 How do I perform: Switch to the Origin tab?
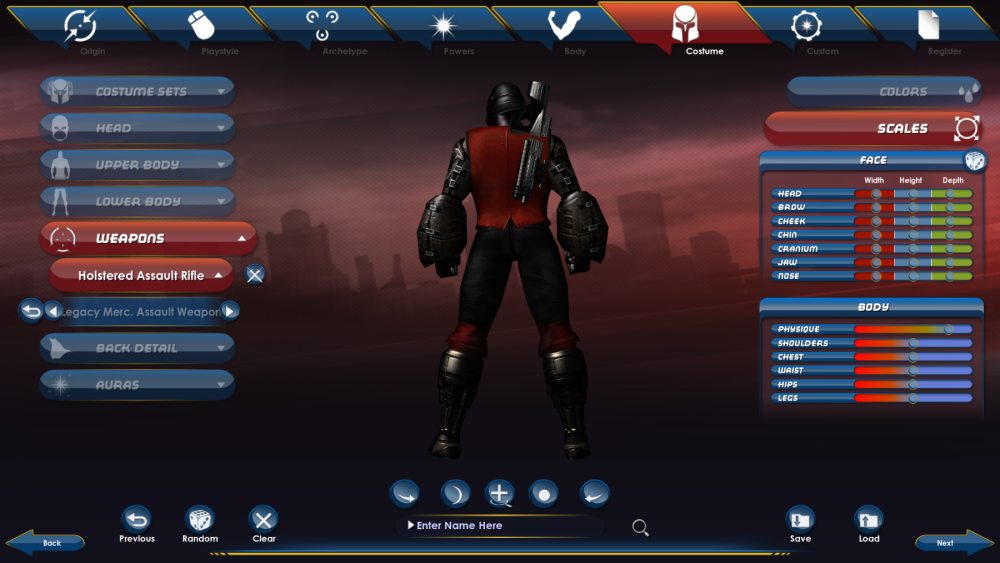79,29
